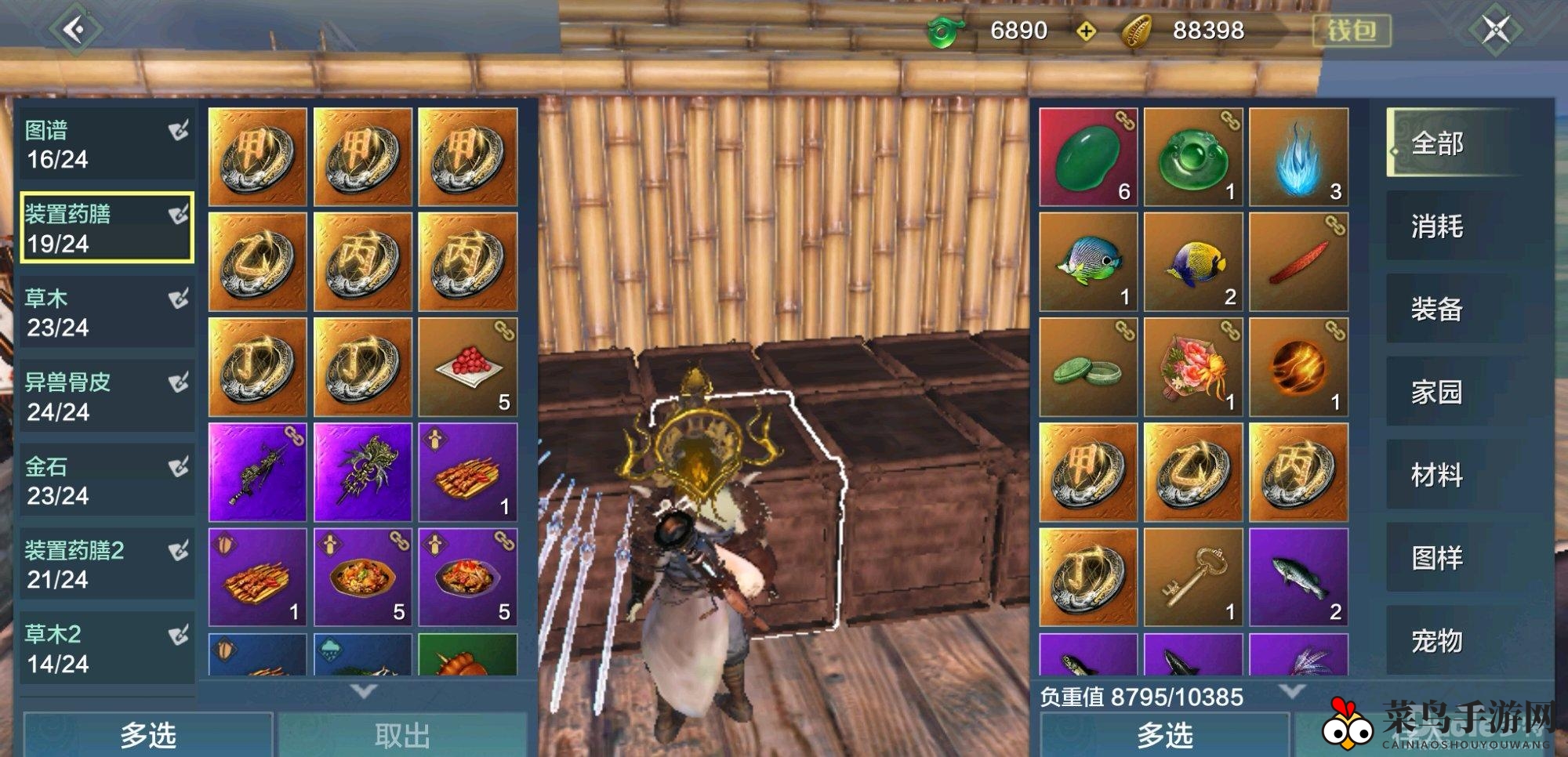Open the 宠物 pets tab
1568x757 pixels.
[1452, 641]
